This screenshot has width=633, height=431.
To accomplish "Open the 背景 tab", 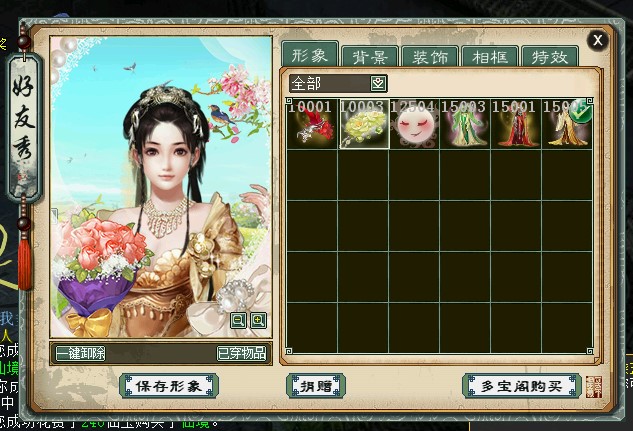I will coord(370,56).
